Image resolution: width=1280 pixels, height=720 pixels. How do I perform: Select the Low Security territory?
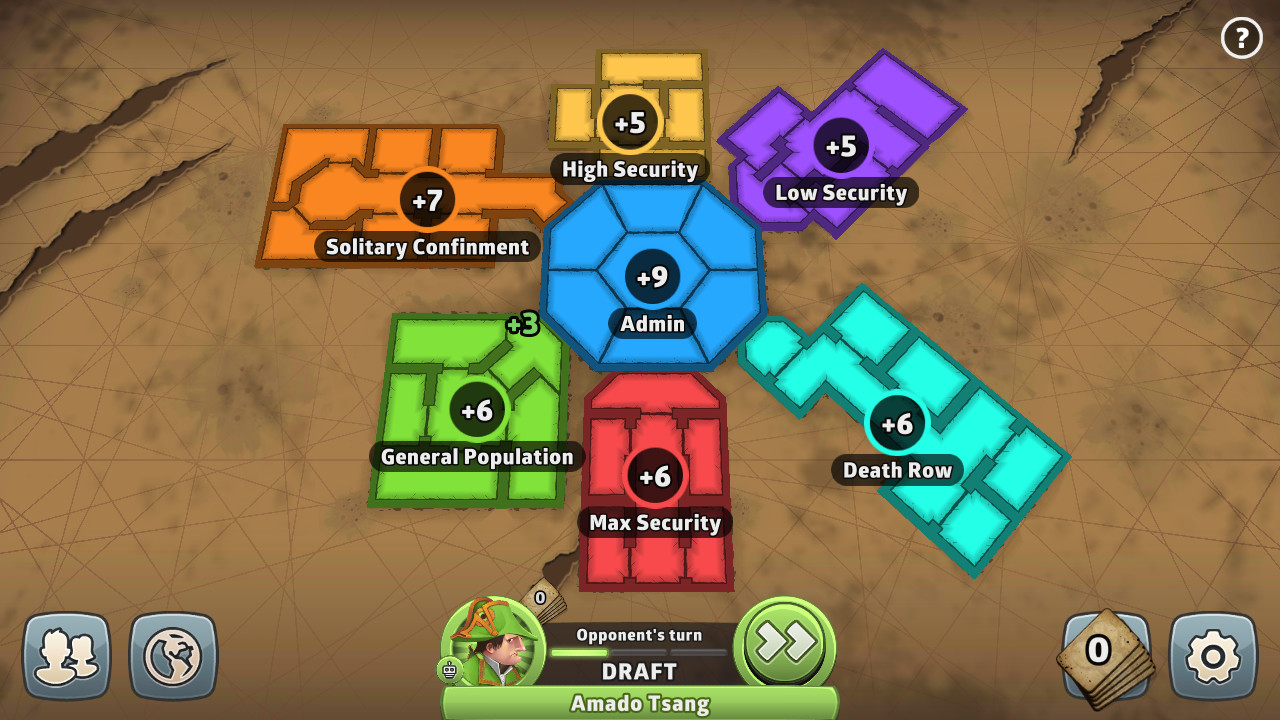click(x=843, y=145)
